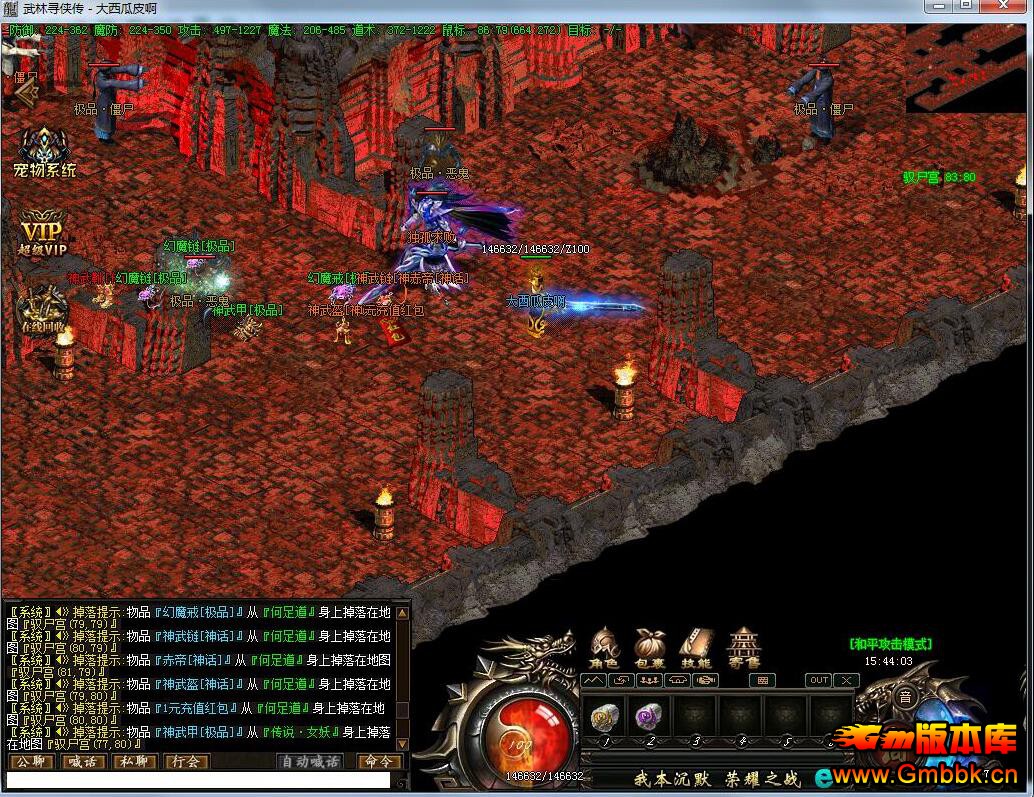Click the chat text input box

[x=198, y=780]
